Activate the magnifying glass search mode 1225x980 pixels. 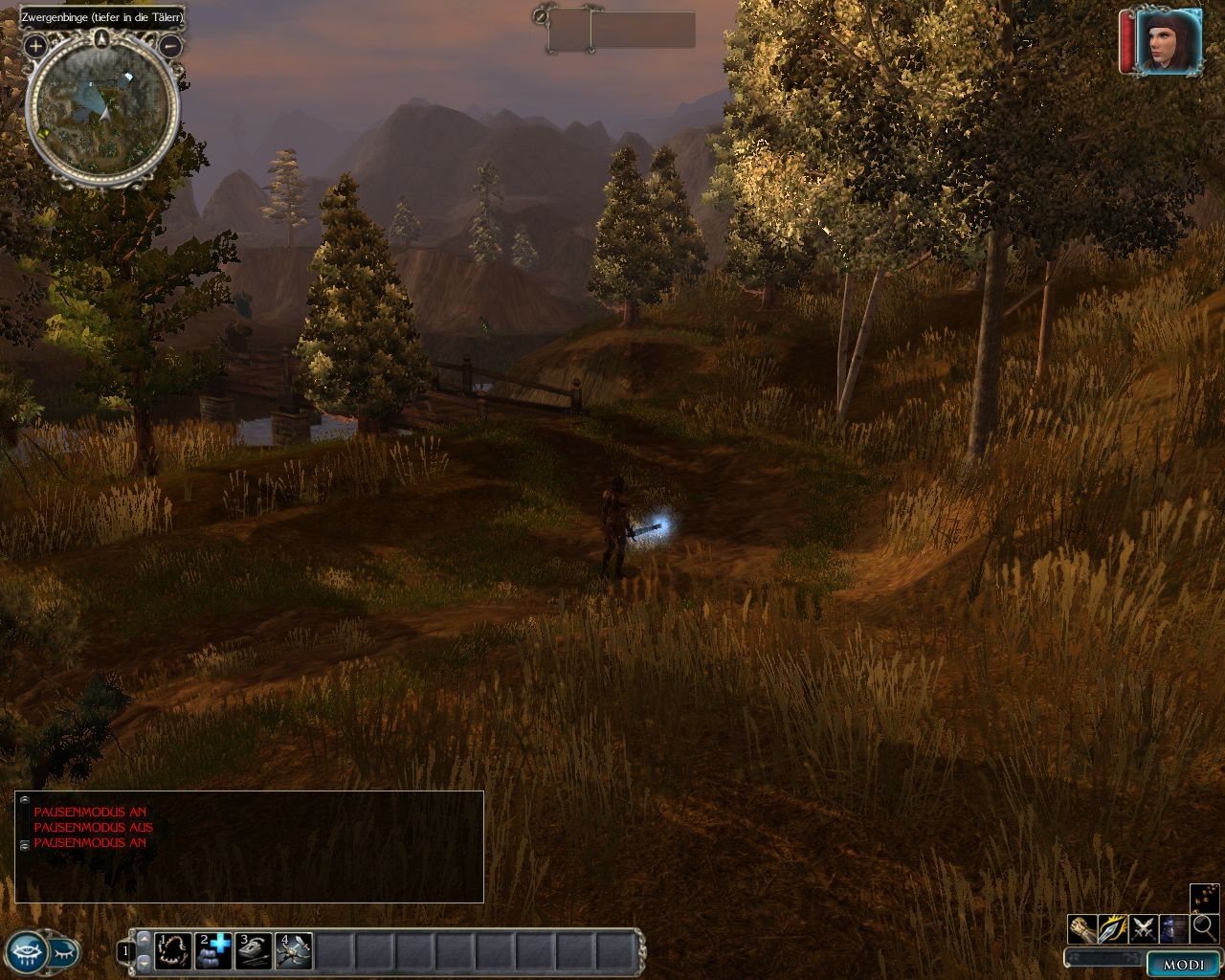point(1204,927)
